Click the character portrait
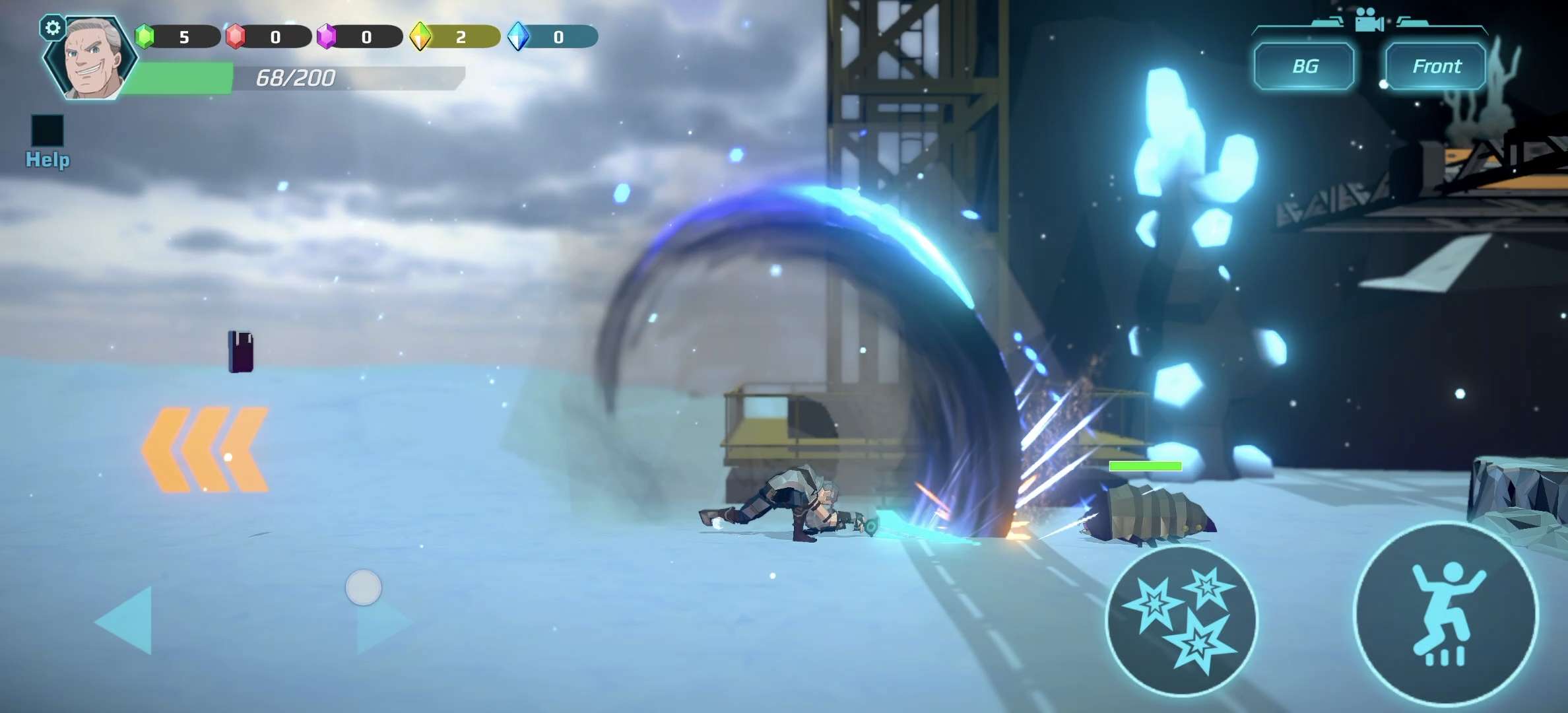Viewport: 1568px width, 713px height. 94,59
